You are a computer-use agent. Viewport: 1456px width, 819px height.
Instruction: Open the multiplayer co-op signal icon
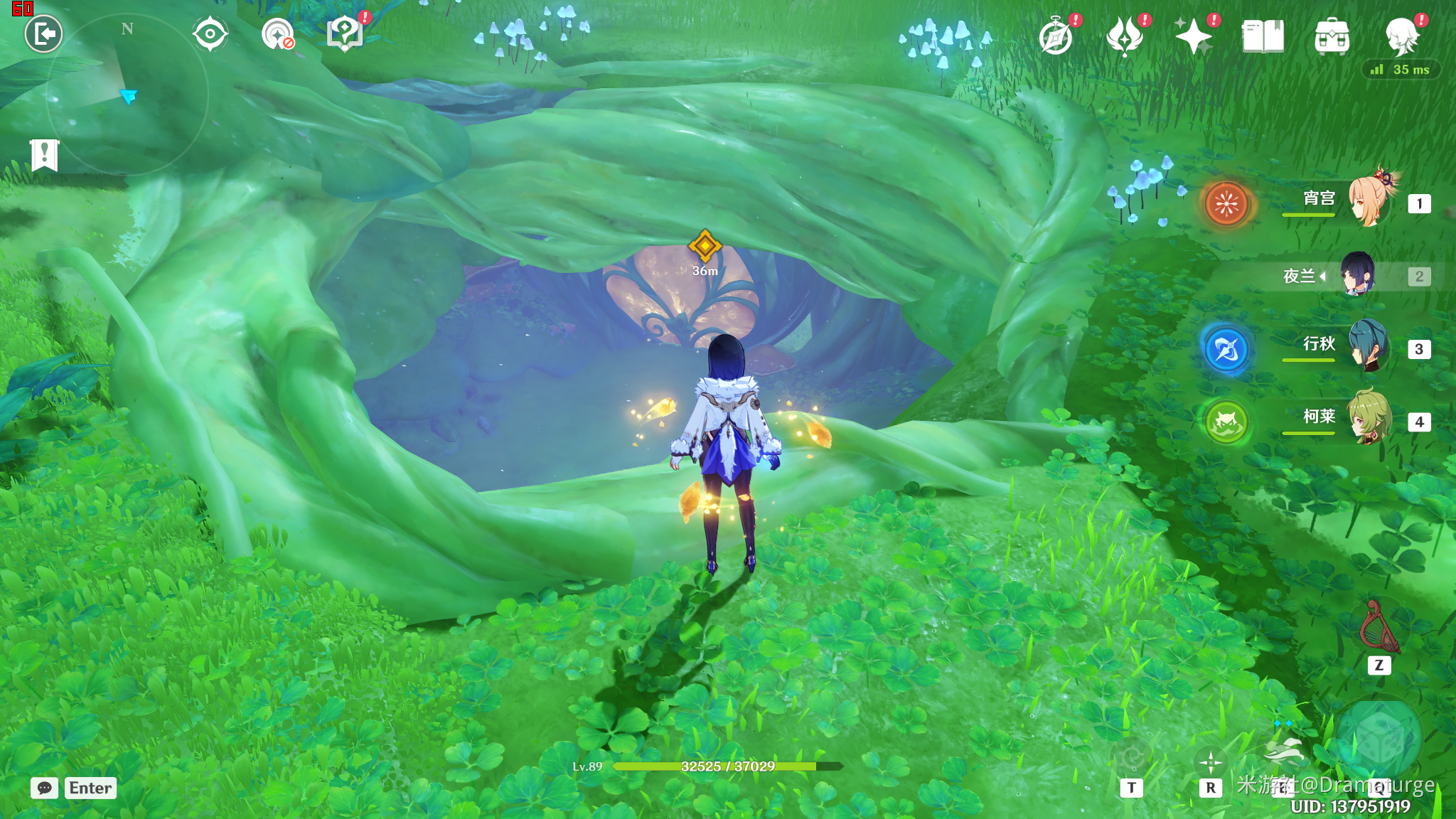pos(278,34)
